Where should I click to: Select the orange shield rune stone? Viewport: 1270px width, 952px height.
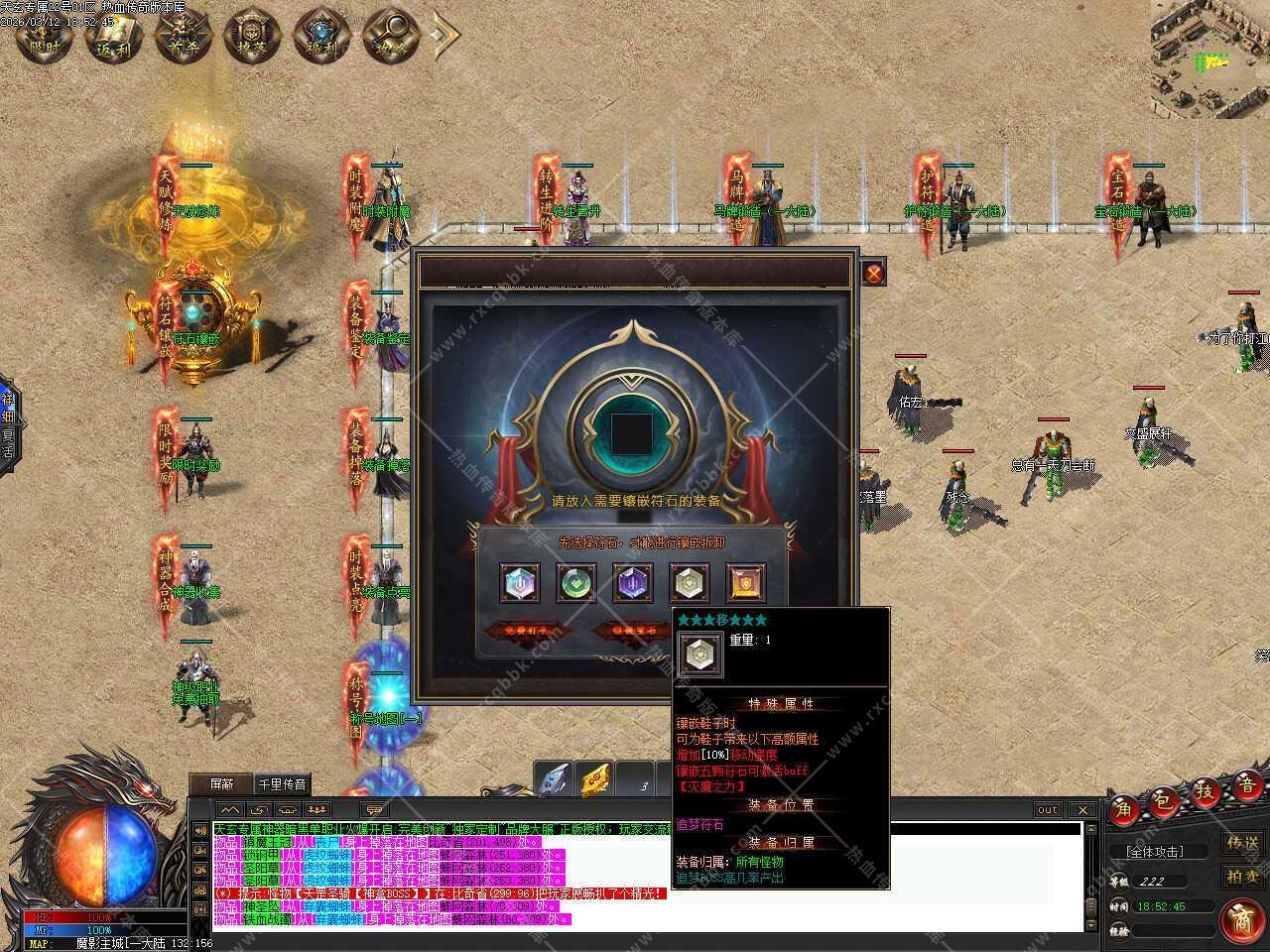[745, 583]
